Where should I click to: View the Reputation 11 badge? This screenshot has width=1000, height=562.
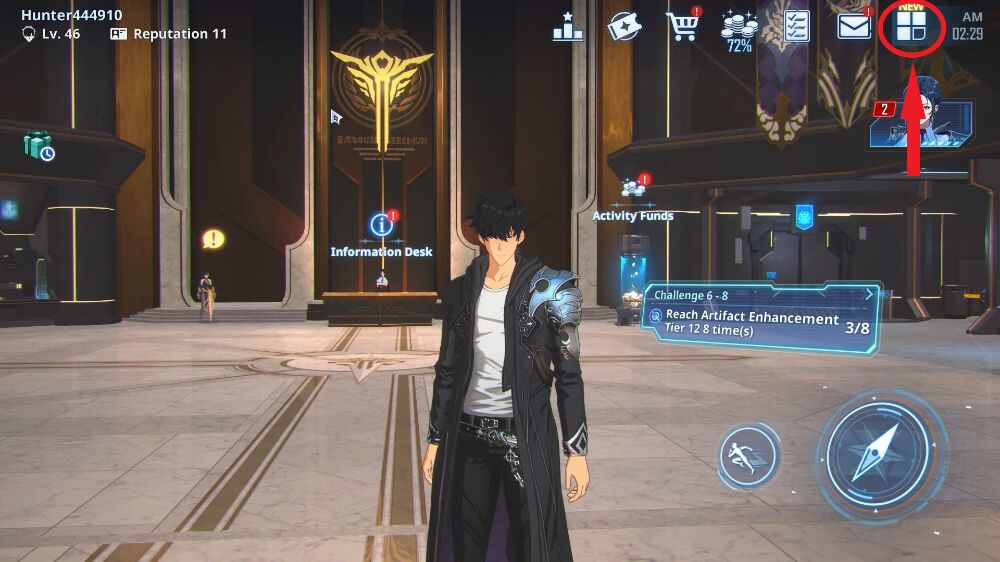pos(168,34)
